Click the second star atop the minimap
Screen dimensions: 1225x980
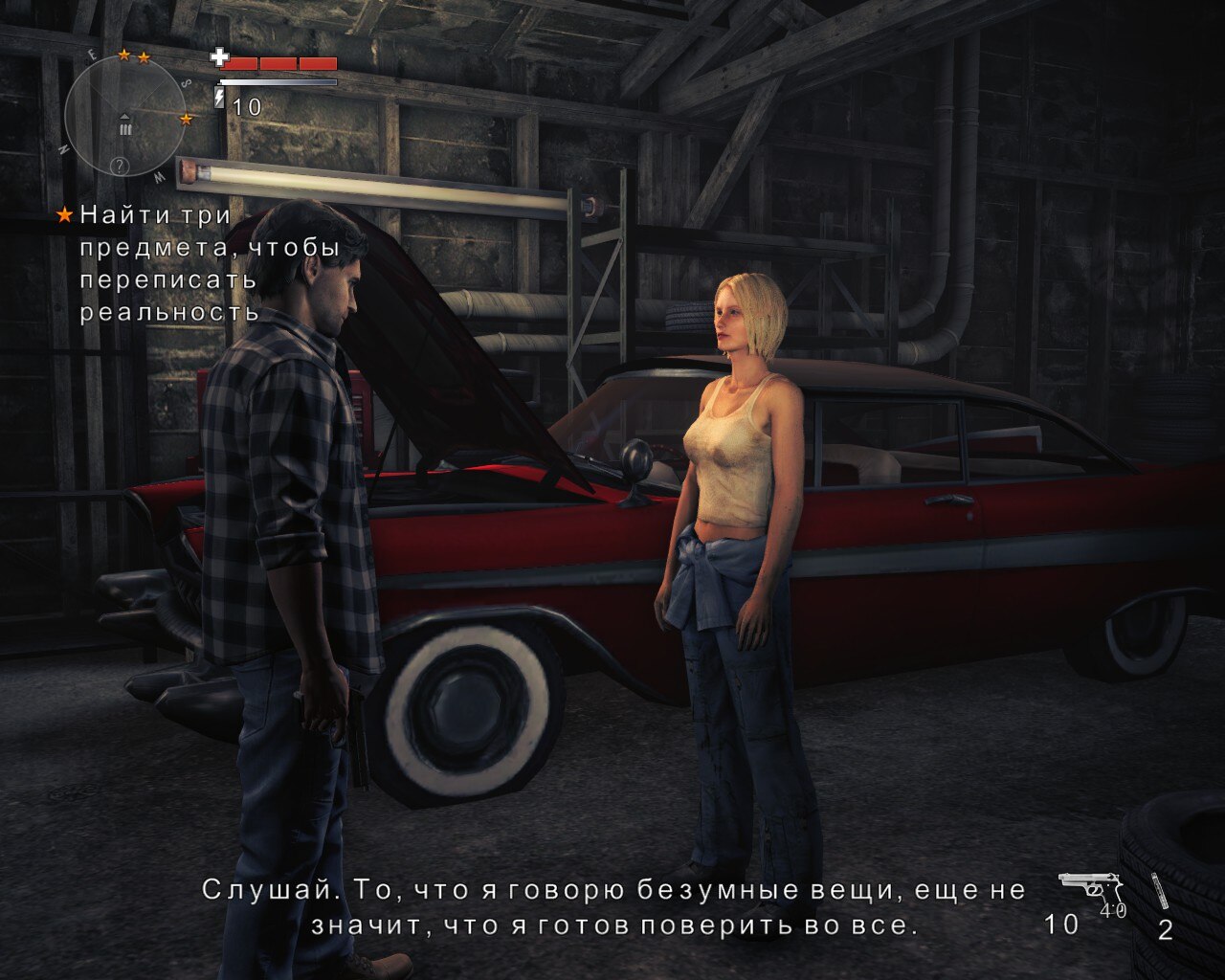[144, 59]
